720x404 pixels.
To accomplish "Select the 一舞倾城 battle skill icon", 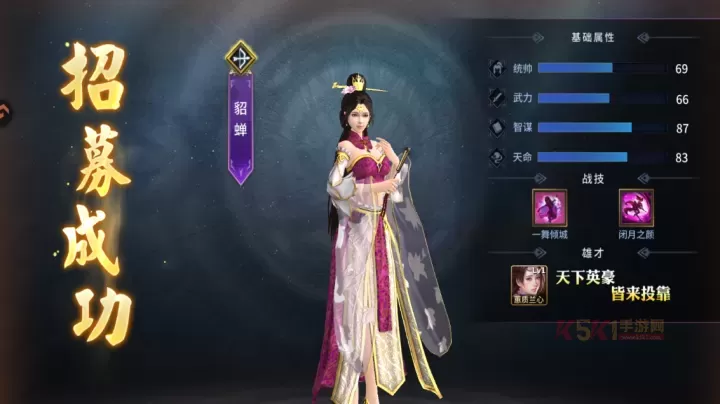I will tap(550, 207).
